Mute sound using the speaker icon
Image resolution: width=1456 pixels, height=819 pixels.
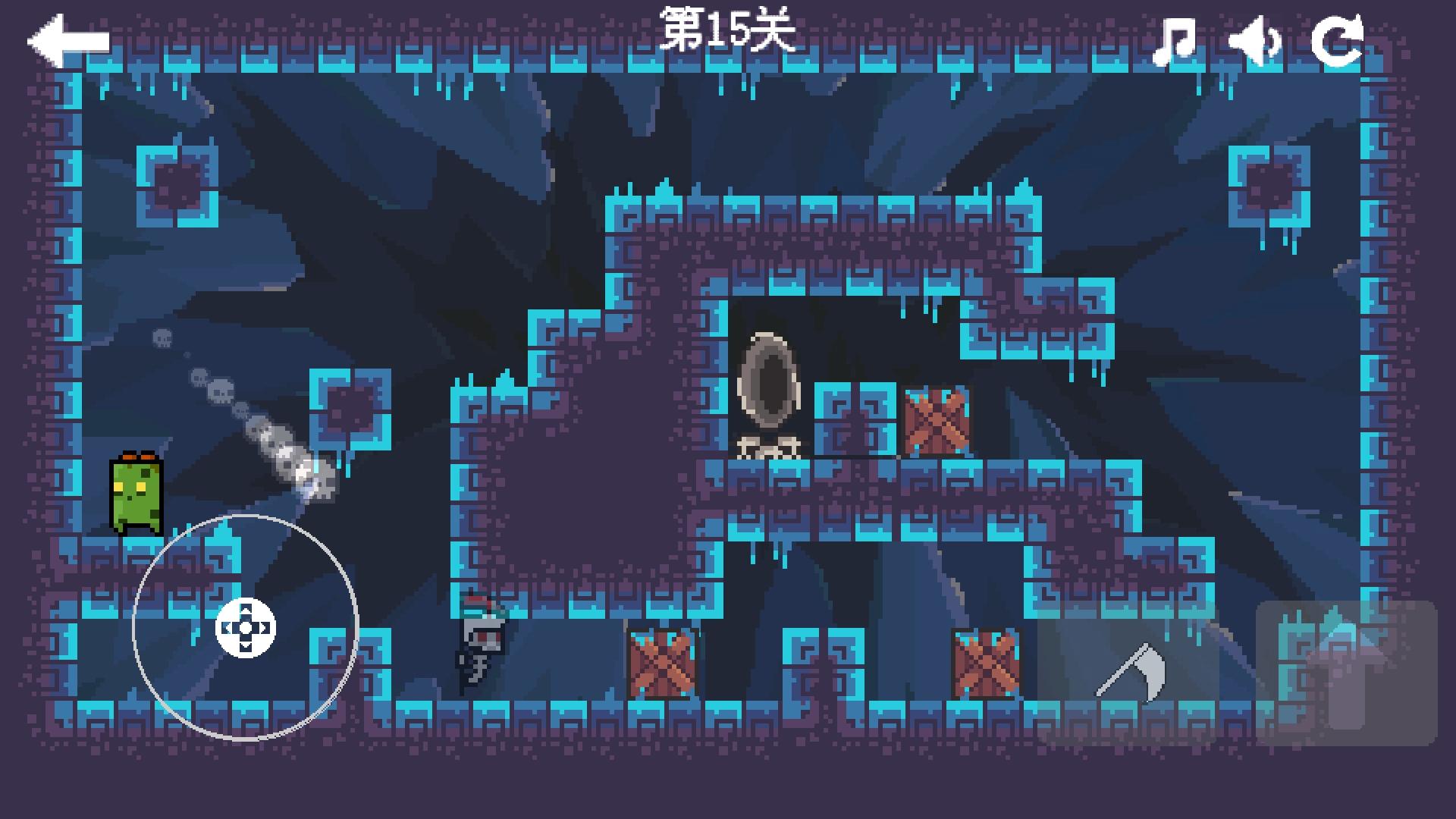1257,43
